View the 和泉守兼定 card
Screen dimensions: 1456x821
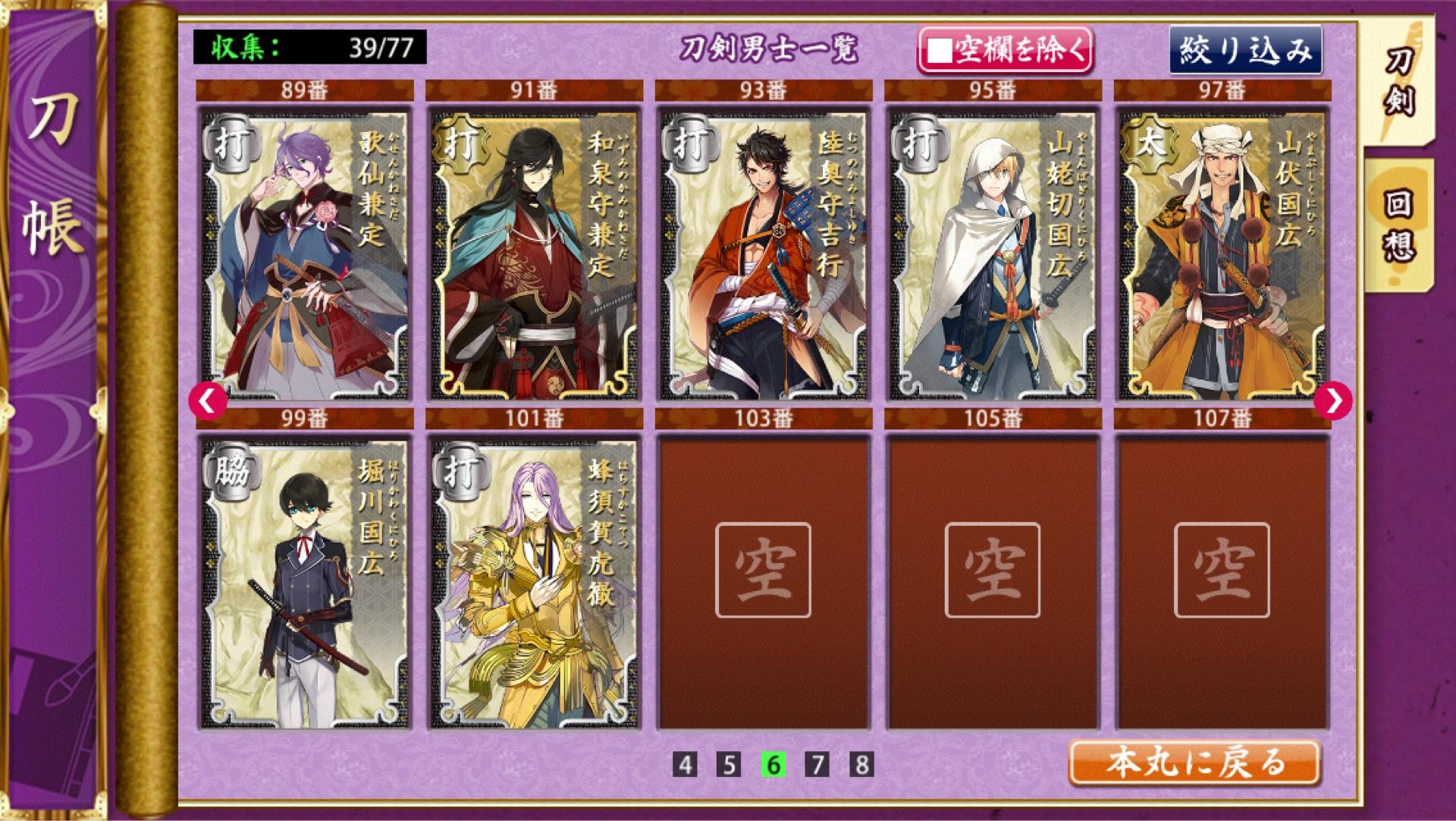(534, 254)
